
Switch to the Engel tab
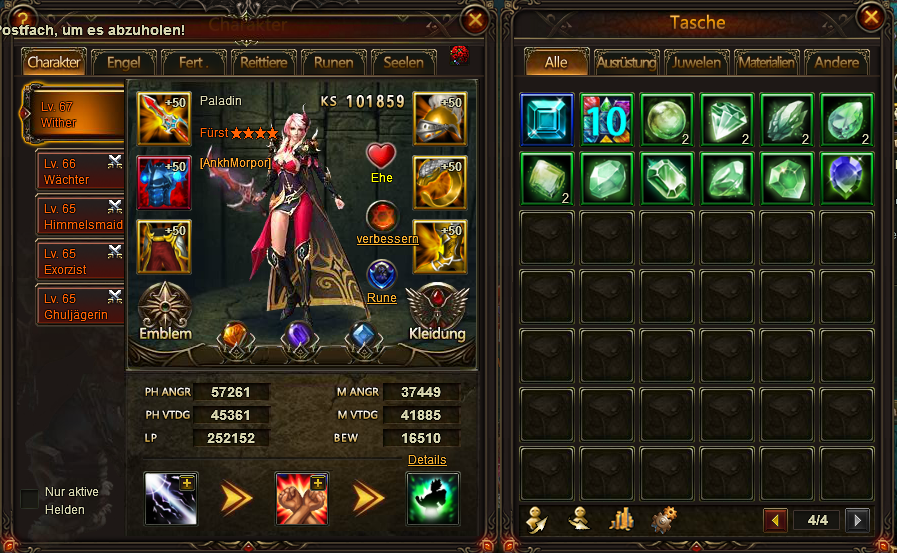pyautogui.click(x=123, y=62)
